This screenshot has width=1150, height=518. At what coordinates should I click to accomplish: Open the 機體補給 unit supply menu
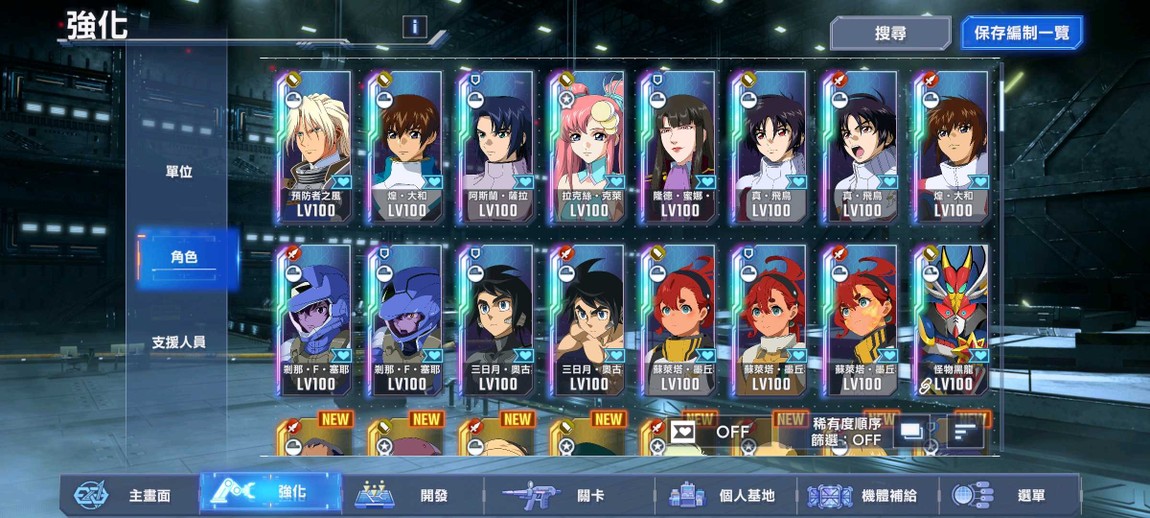pyautogui.click(x=866, y=495)
